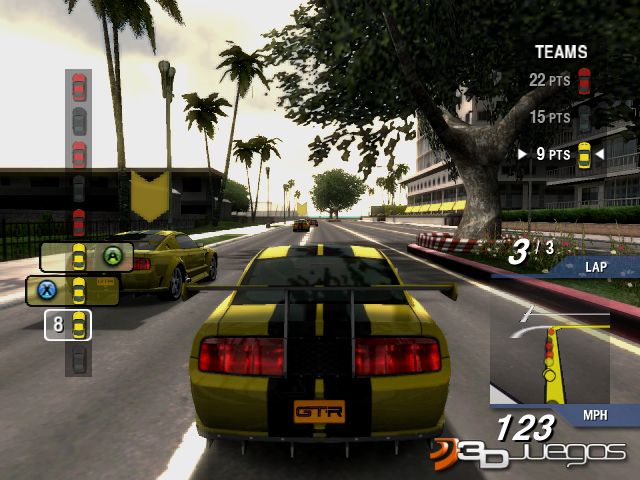Choose the yellow team's 9 PTS row

[560, 155]
